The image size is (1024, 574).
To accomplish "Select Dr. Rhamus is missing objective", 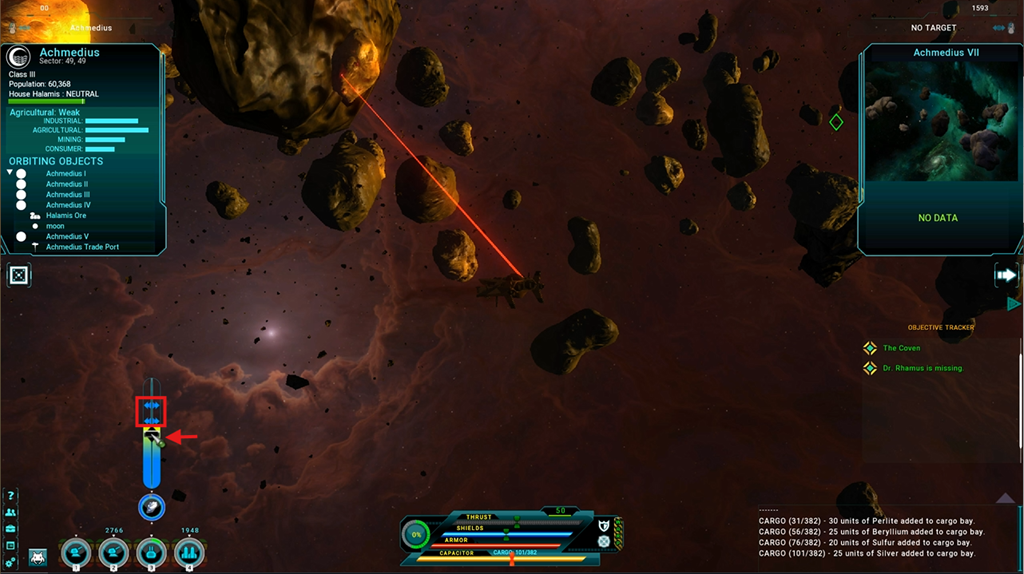I will [x=922, y=368].
